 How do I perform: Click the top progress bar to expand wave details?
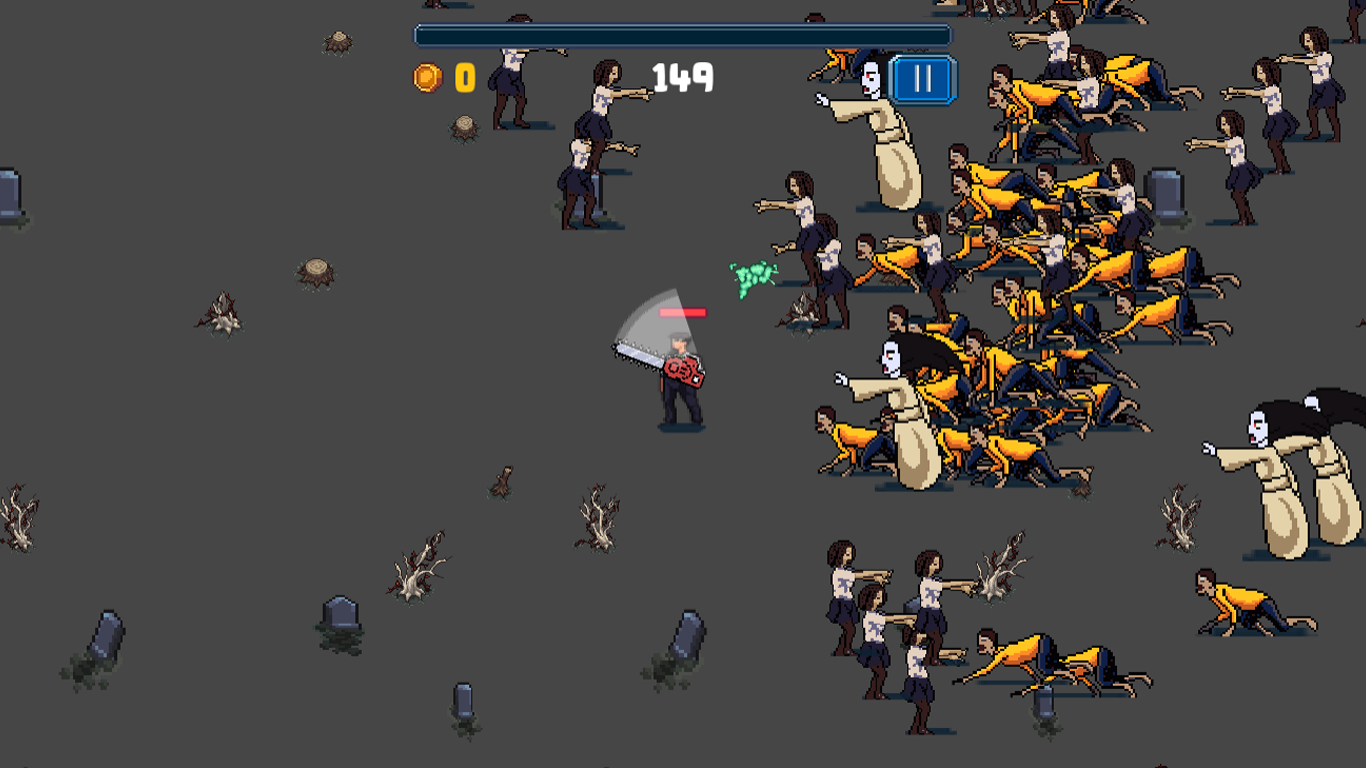(x=681, y=33)
